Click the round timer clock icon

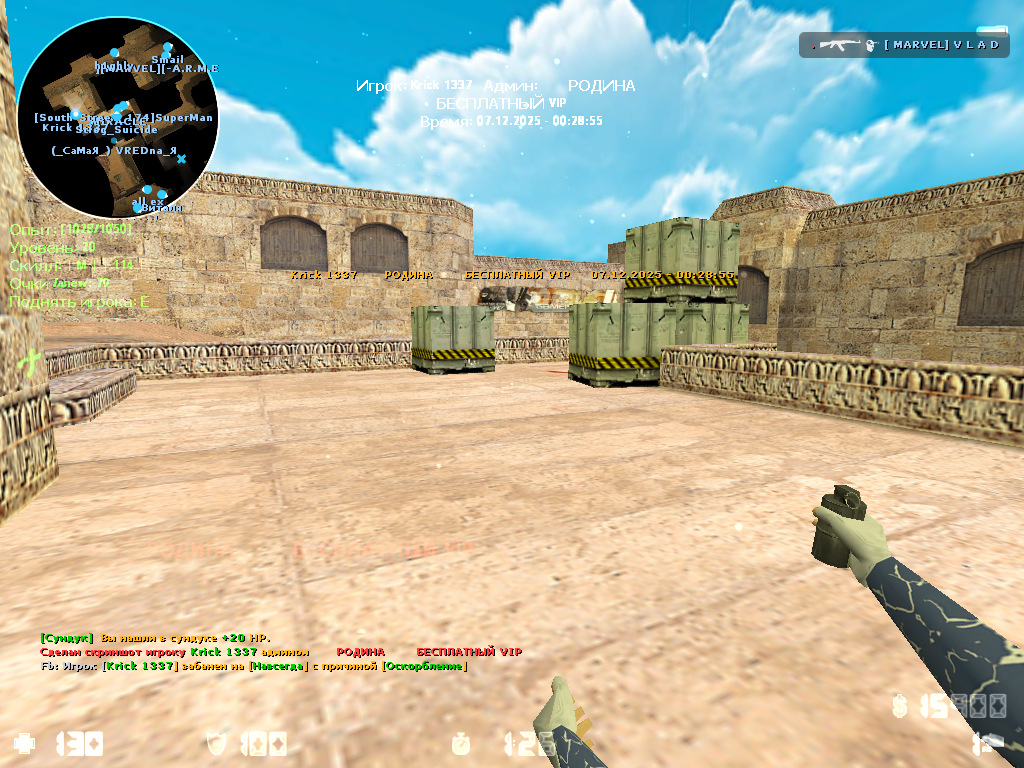coord(461,743)
